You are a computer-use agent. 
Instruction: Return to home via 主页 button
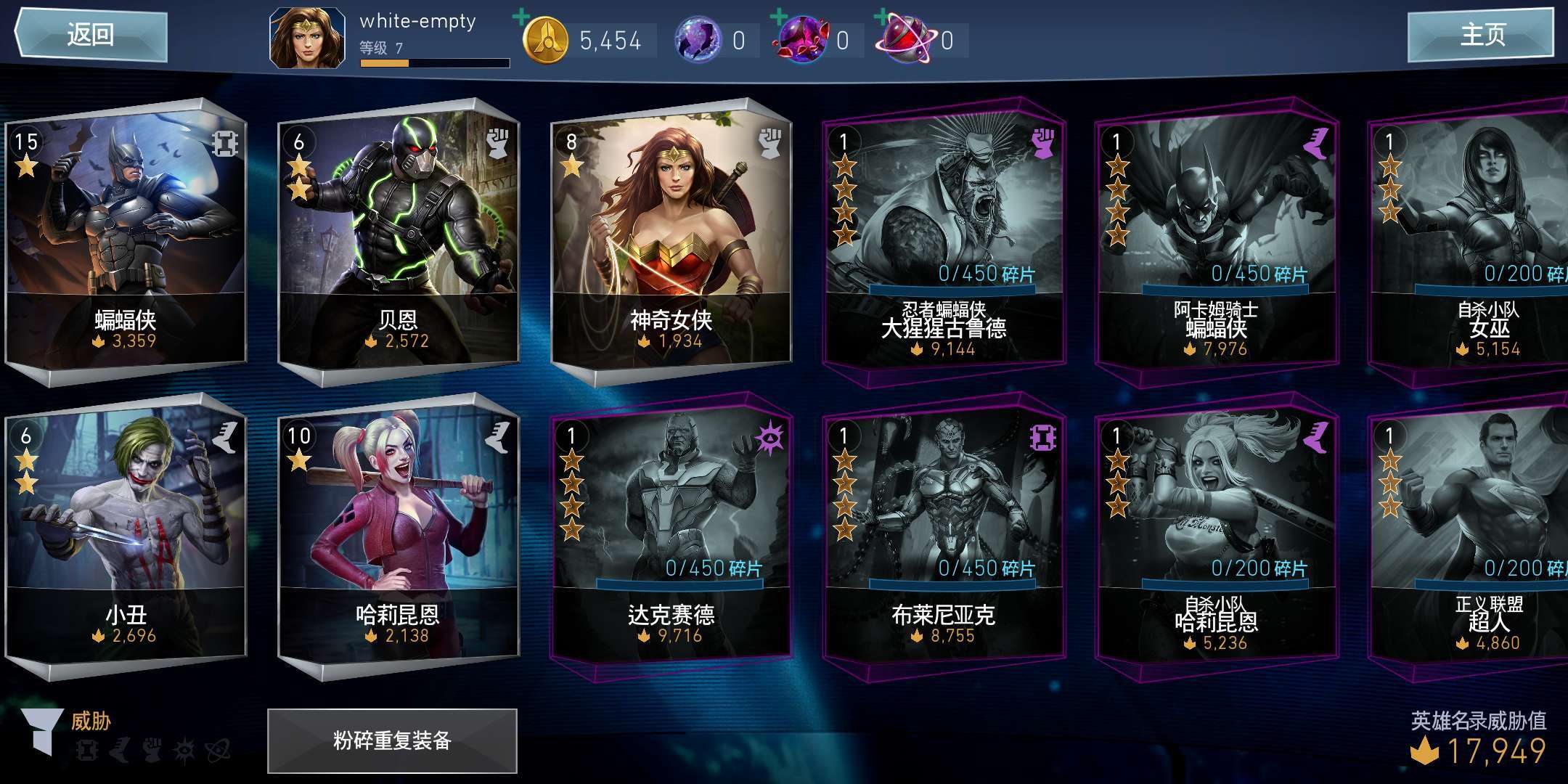1481,34
